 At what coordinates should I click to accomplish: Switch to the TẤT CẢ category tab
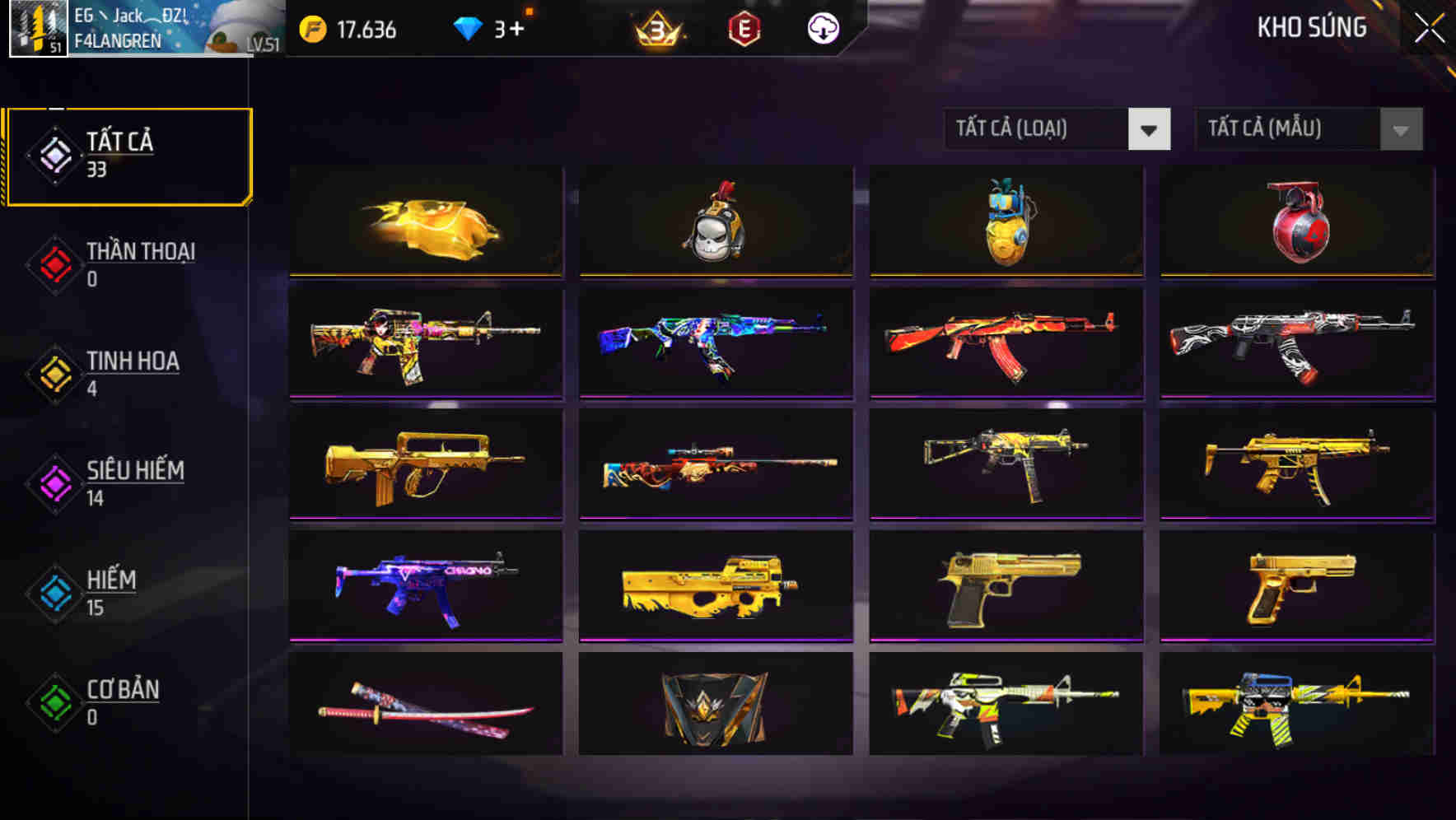128,155
